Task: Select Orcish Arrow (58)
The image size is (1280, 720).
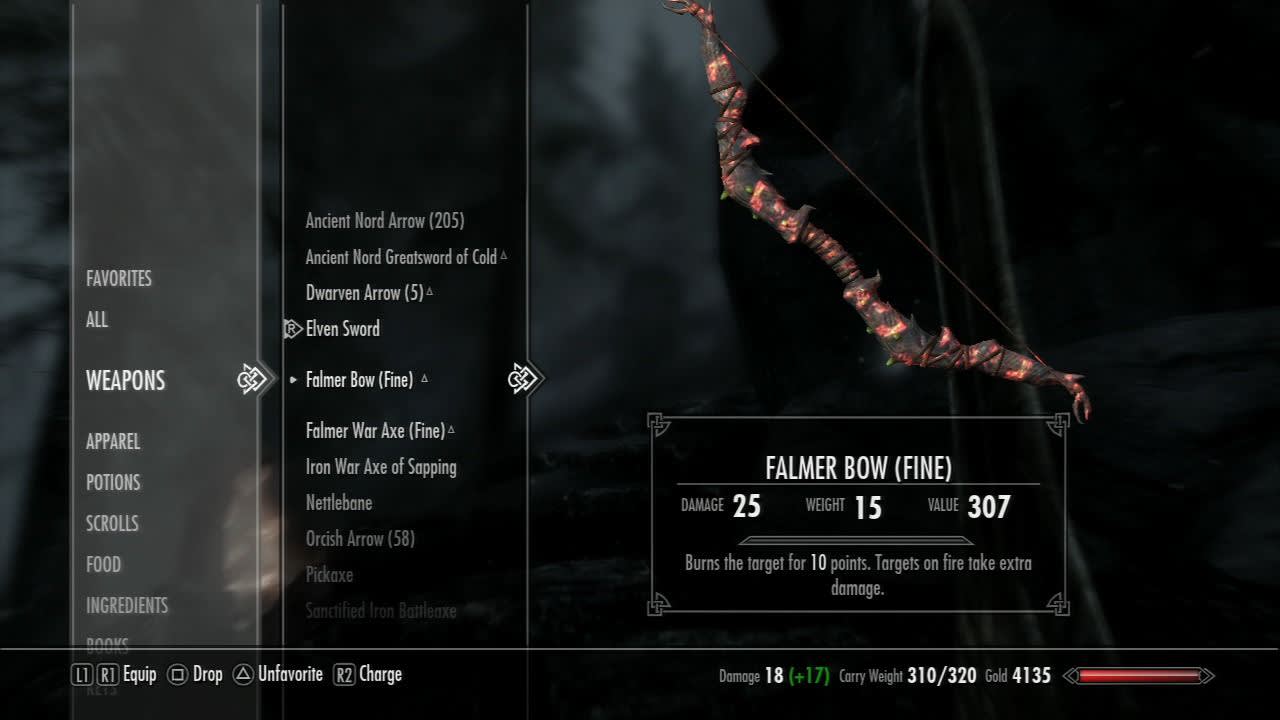Action: tap(360, 539)
